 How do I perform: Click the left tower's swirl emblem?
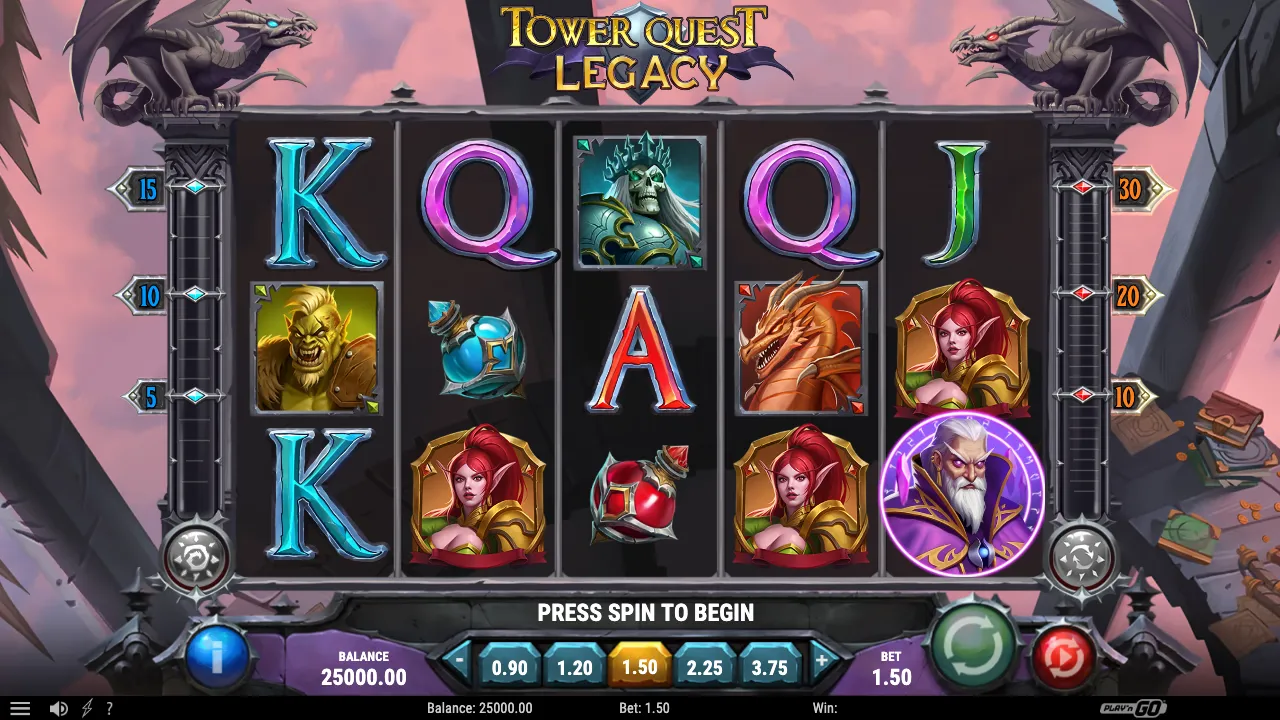pyautogui.click(x=196, y=556)
